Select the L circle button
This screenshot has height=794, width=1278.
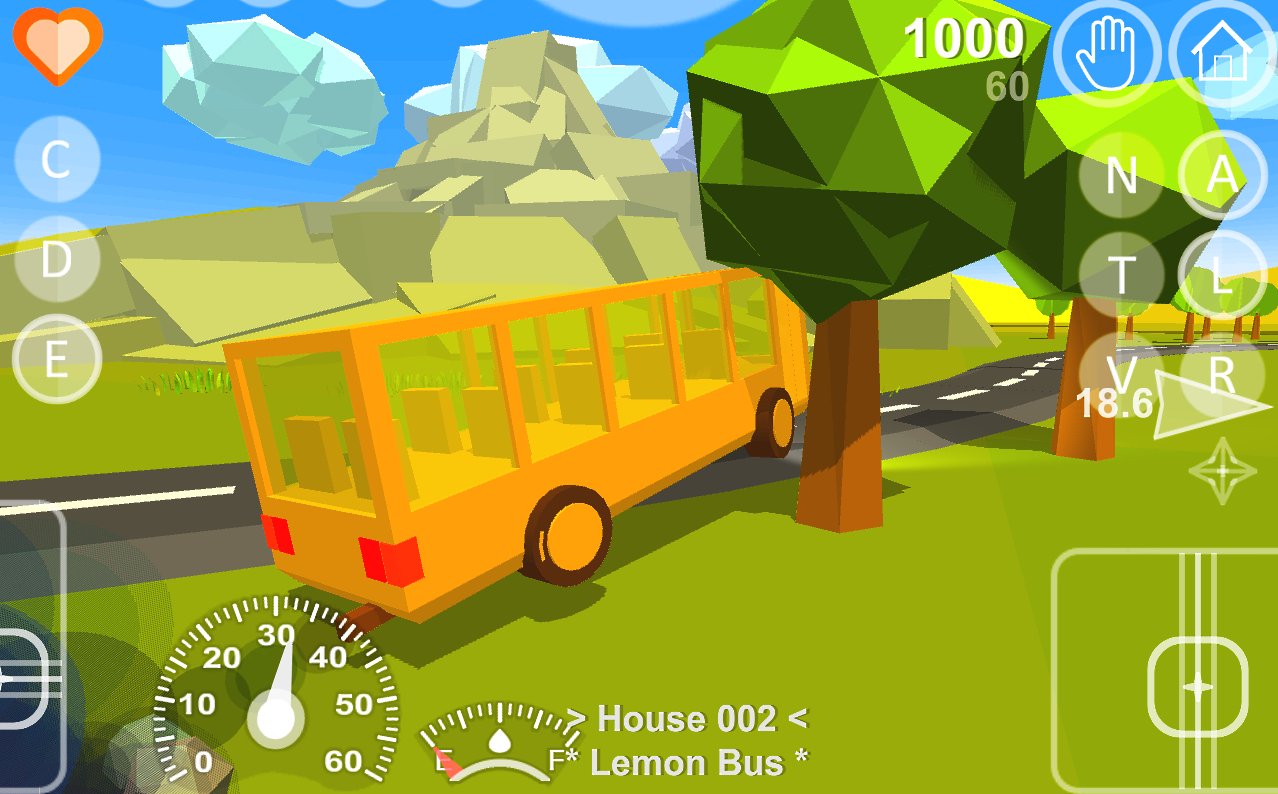pyautogui.click(x=1222, y=275)
